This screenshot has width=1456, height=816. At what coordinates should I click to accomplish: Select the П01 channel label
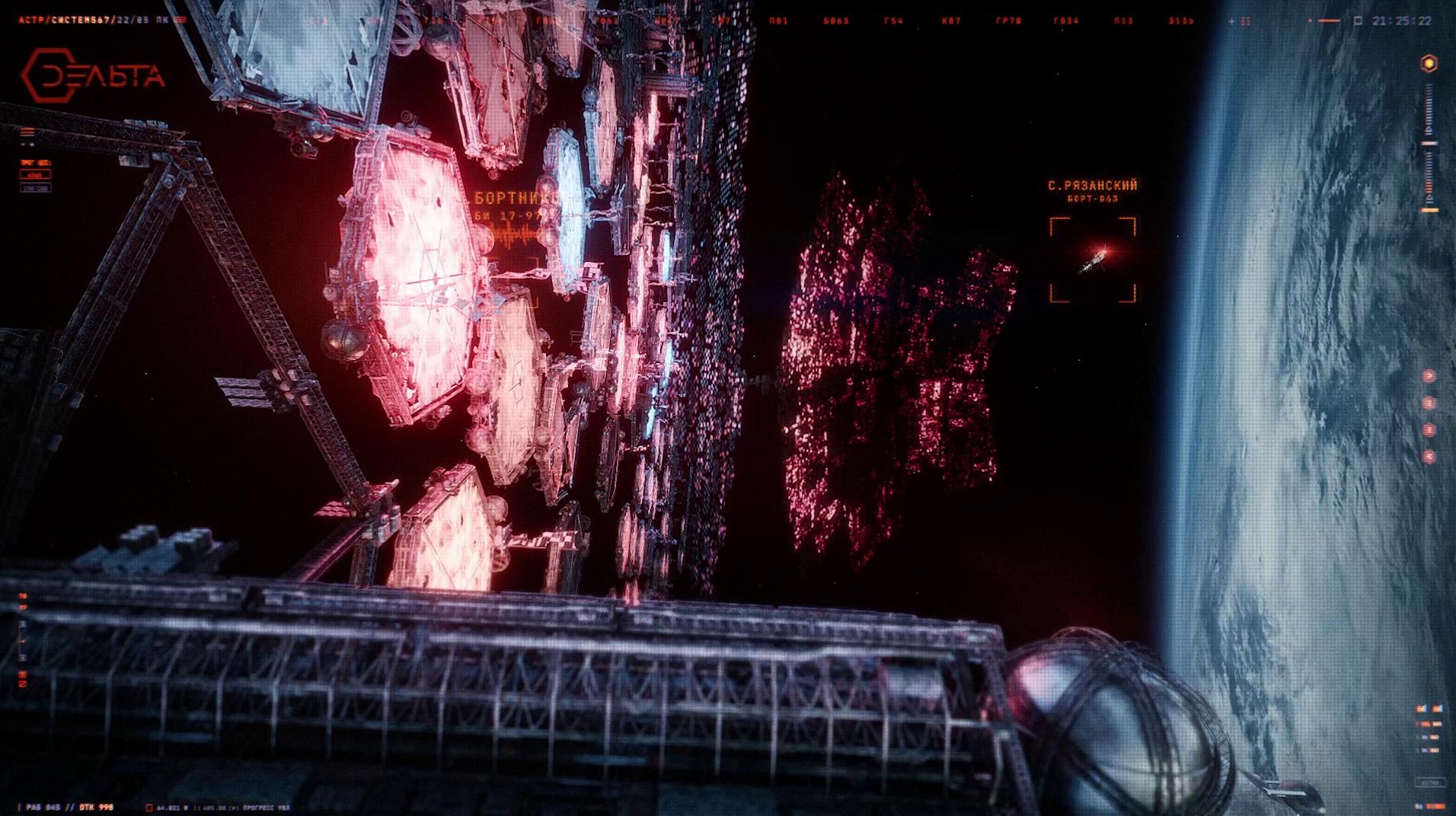coord(778,21)
